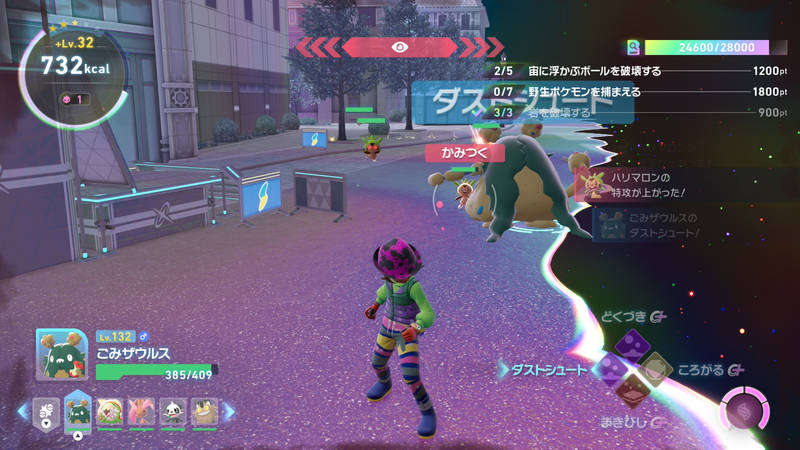Click the party bar's right arrow
800x450 pixels.
click(x=229, y=410)
